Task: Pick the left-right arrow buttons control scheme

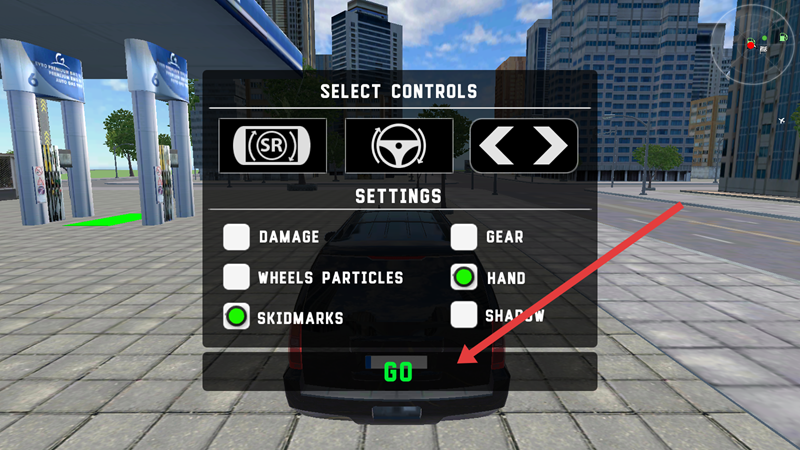Action: tap(524, 146)
